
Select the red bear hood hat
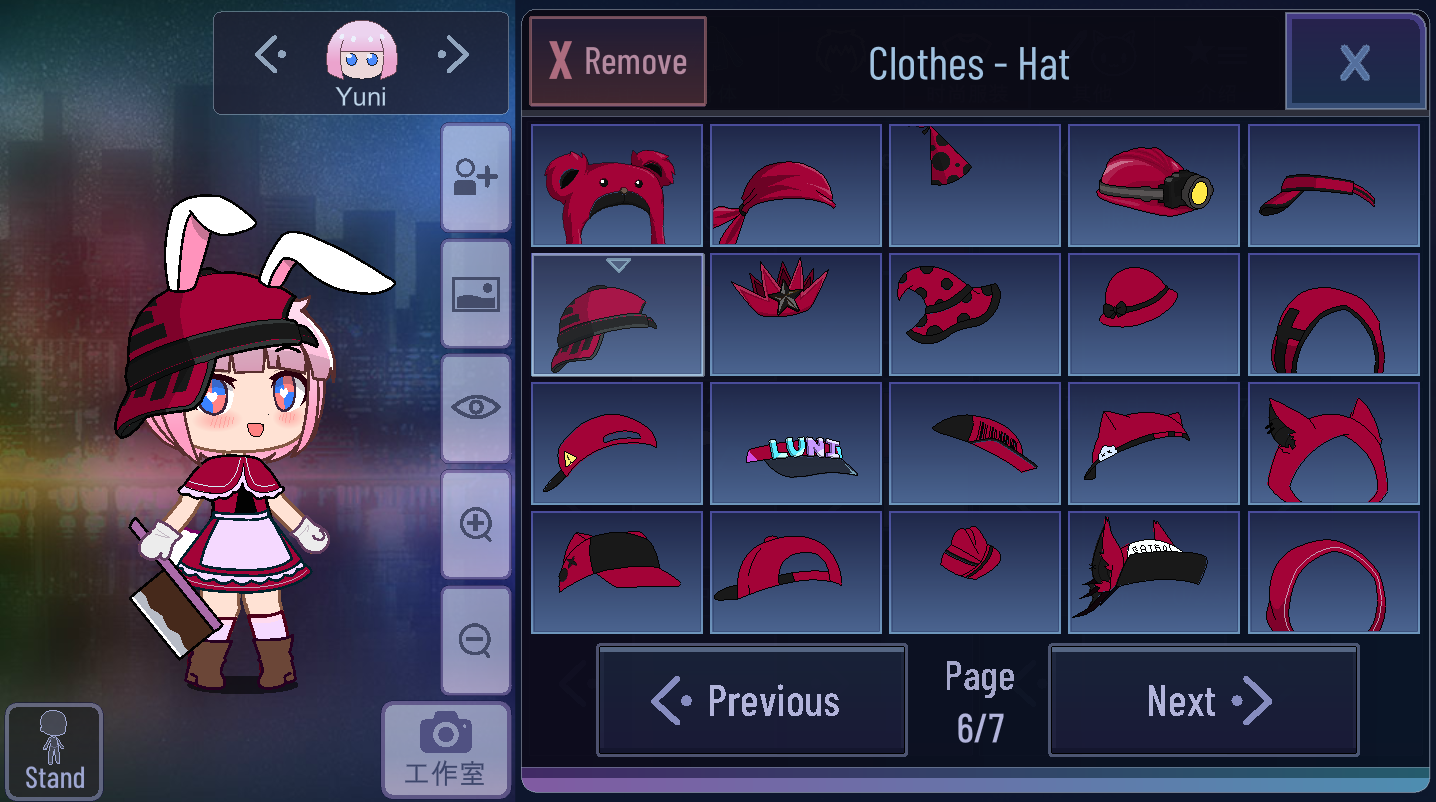tap(617, 185)
